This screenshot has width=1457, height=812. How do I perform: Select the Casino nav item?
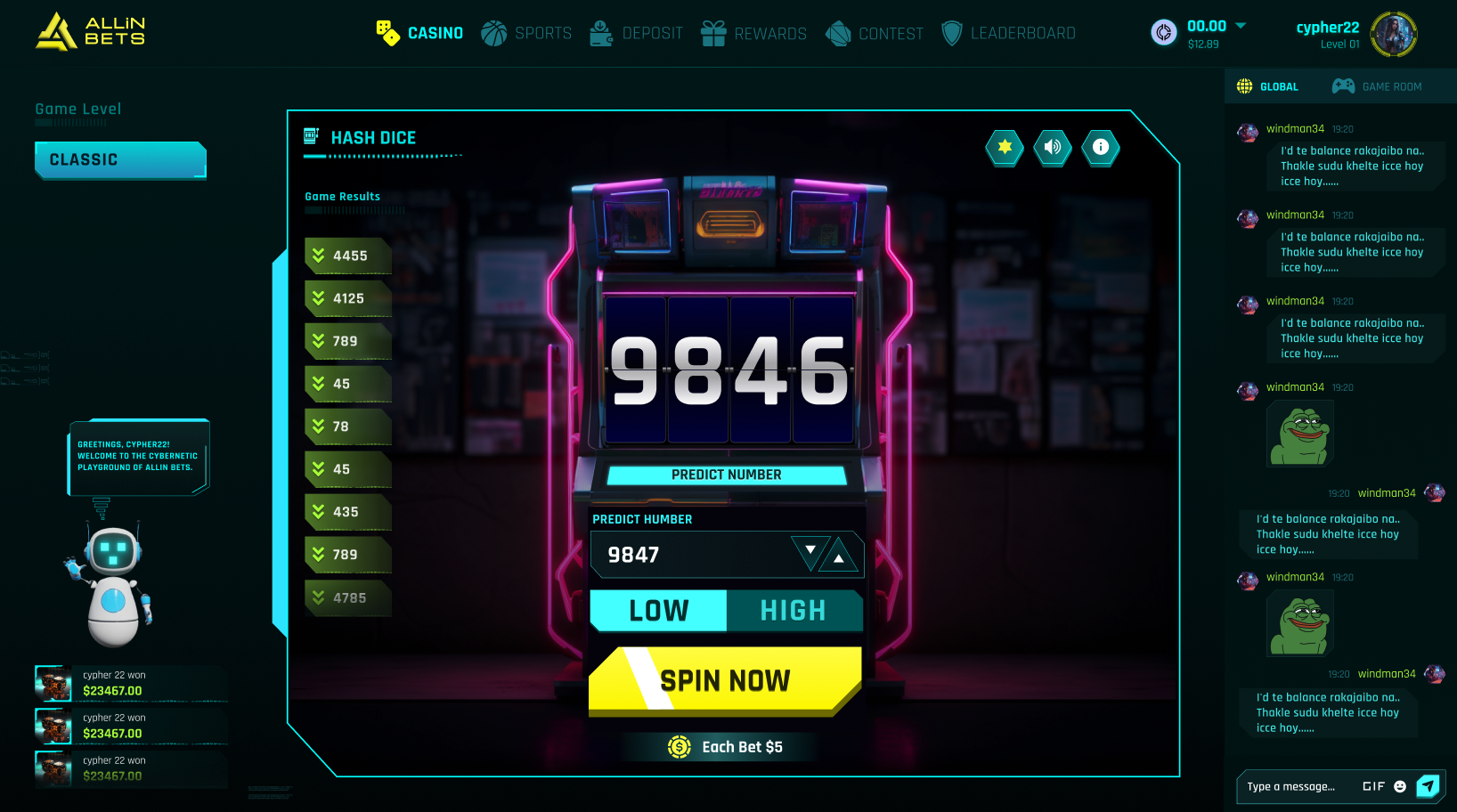pyautogui.click(x=419, y=34)
